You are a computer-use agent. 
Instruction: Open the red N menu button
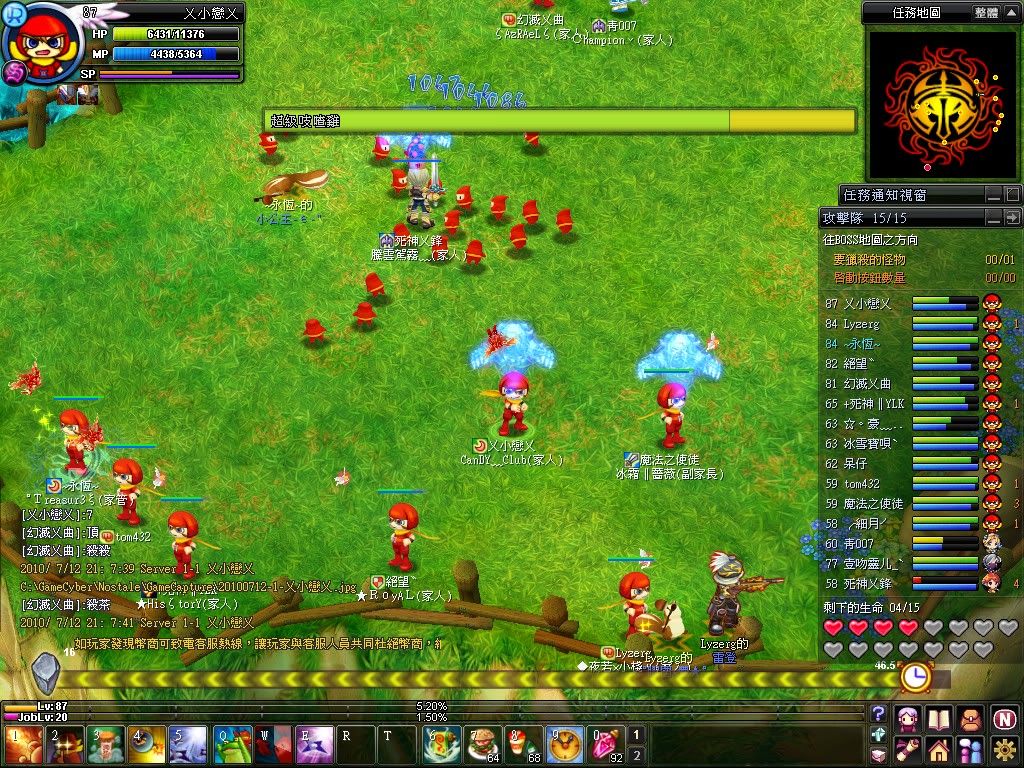tap(1004, 718)
